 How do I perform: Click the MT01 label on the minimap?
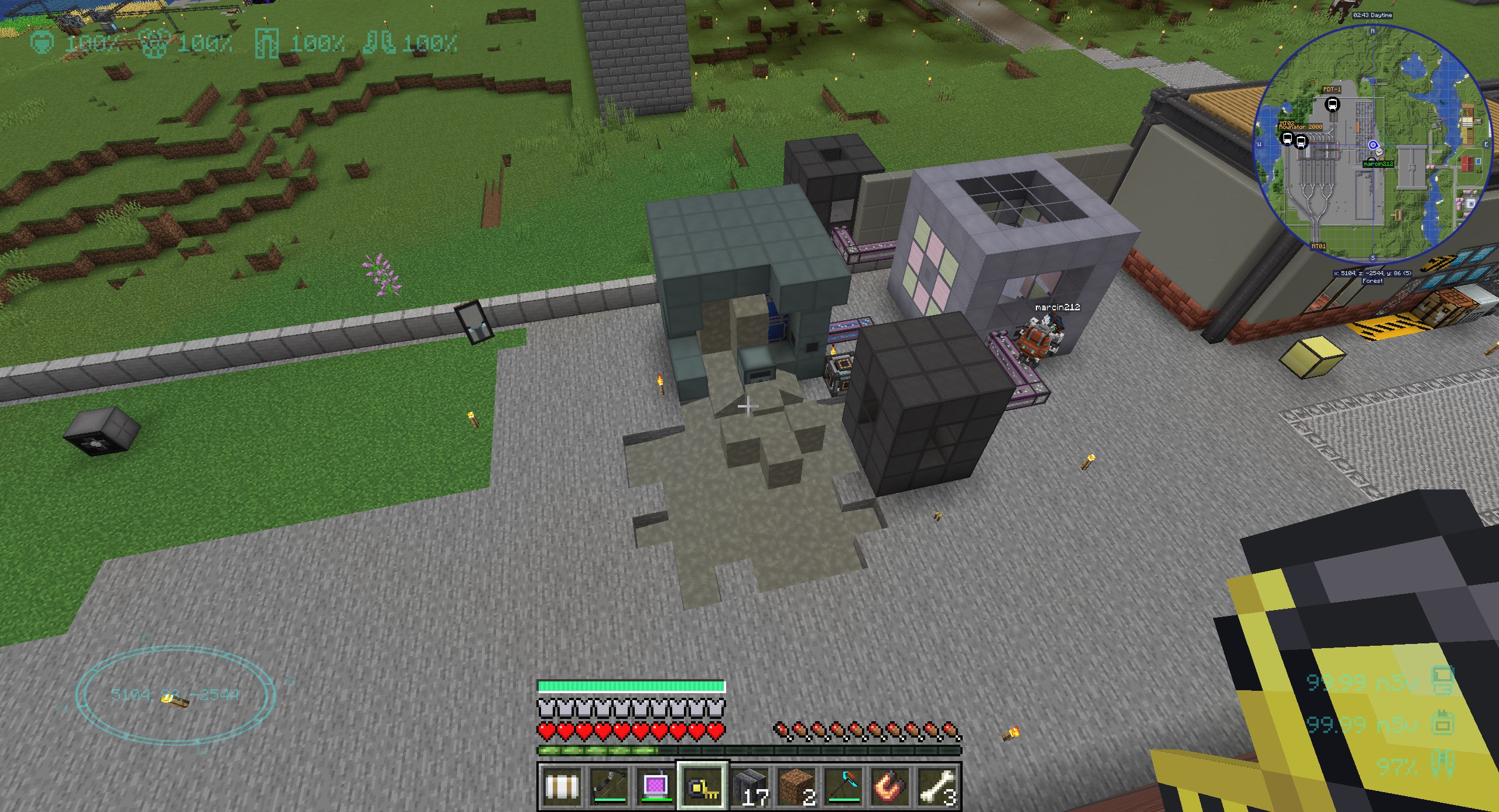(x=1318, y=246)
